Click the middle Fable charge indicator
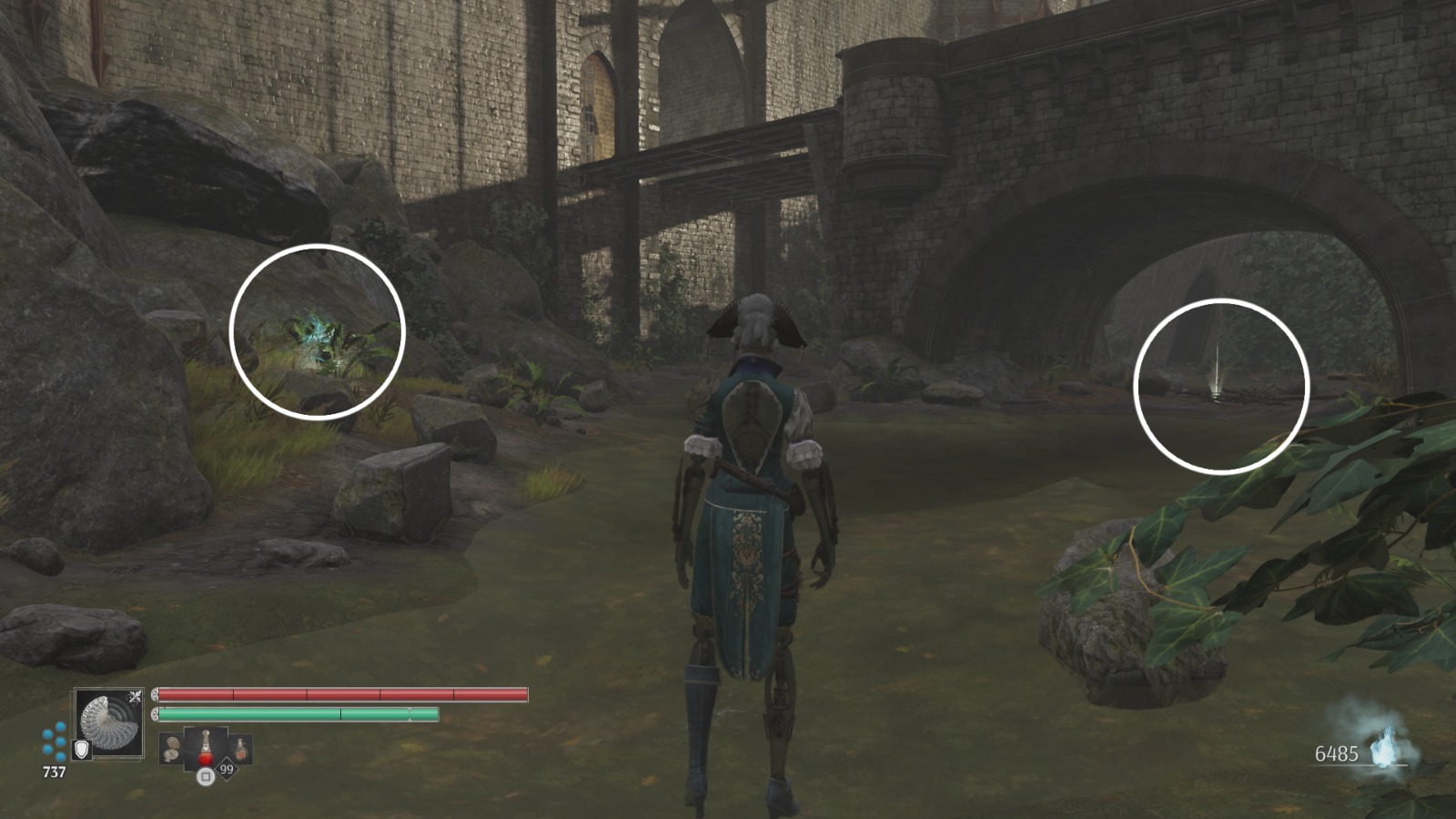The image size is (1456, 819). click(x=60, y=741)
